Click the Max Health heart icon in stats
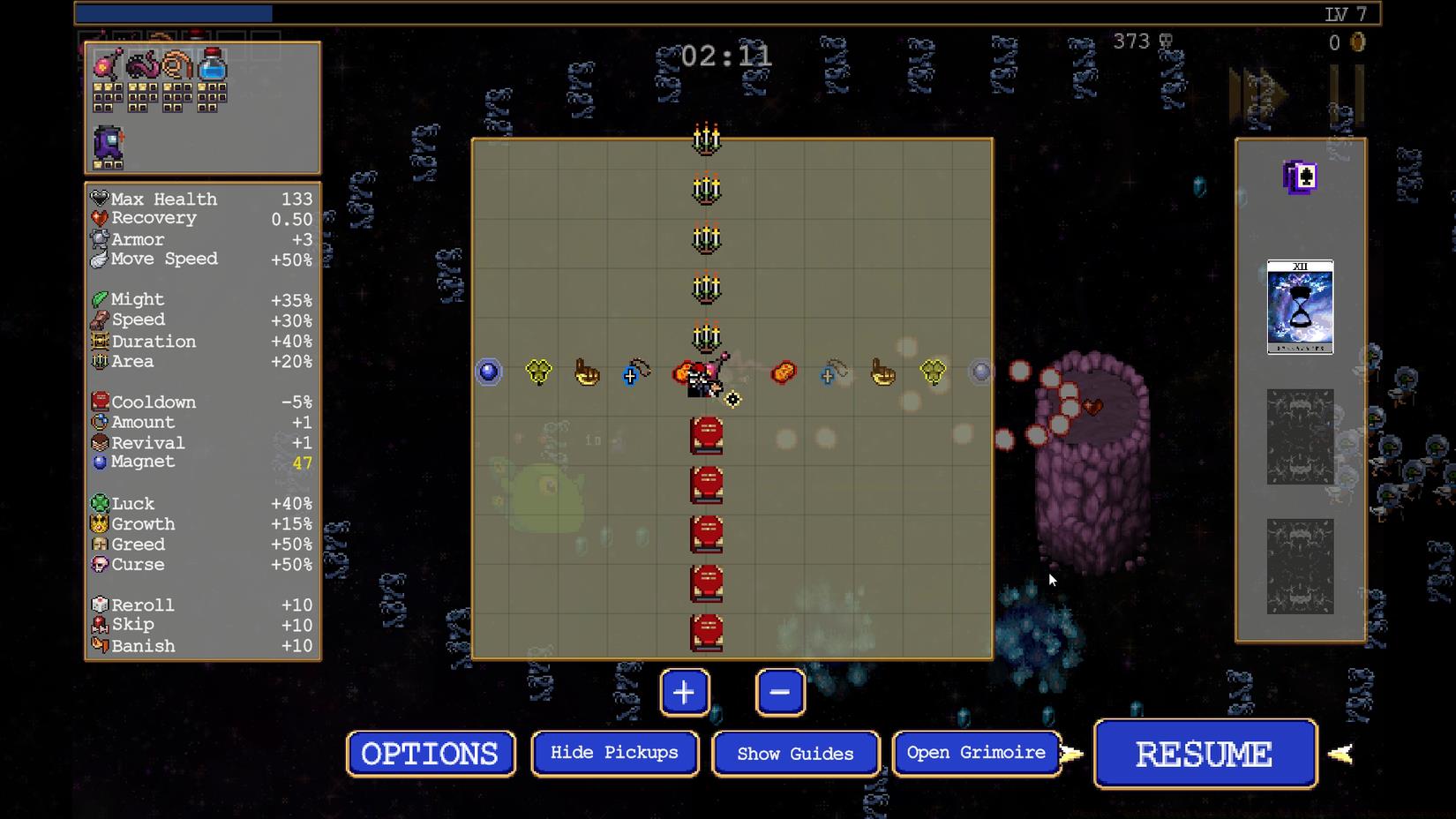Screen dimensions: 1456x819 [x=99, y=198]
